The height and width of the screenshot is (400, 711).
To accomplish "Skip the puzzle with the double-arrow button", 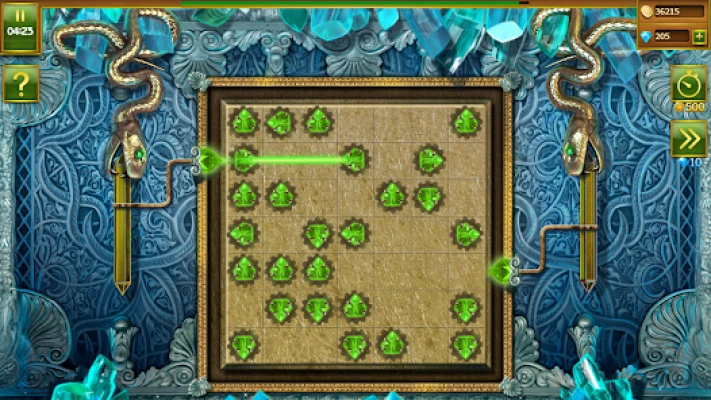I will (x=688, y=139).
